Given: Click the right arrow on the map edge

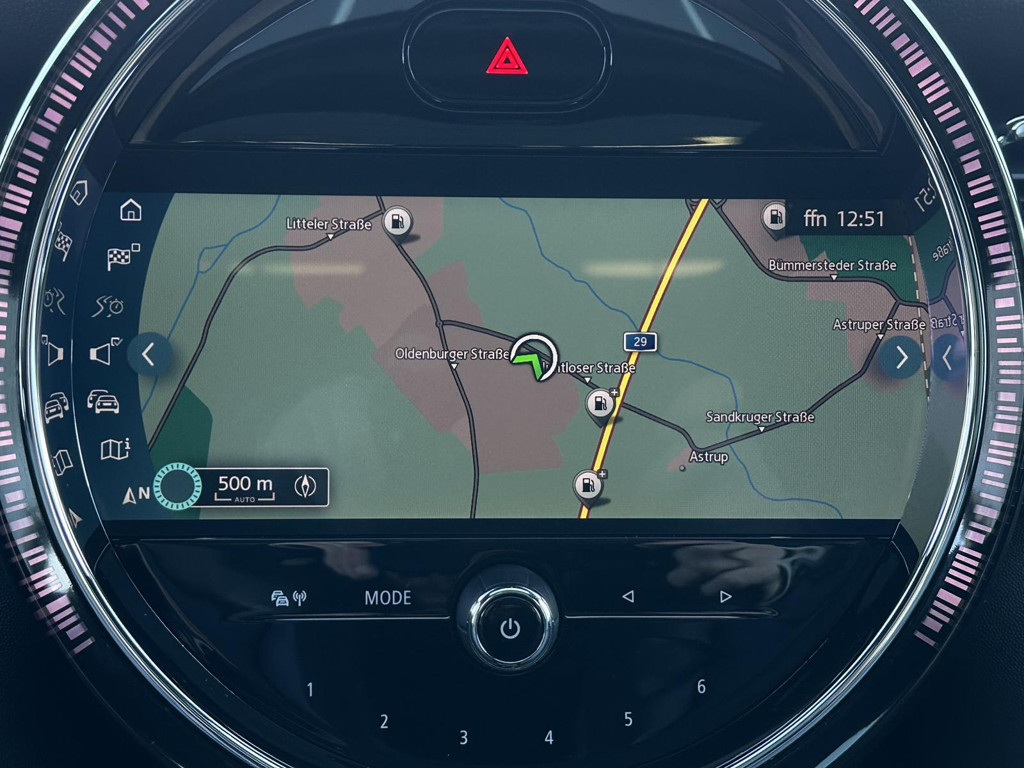Looking at the screenshot, I should click(x=900, y=357).
